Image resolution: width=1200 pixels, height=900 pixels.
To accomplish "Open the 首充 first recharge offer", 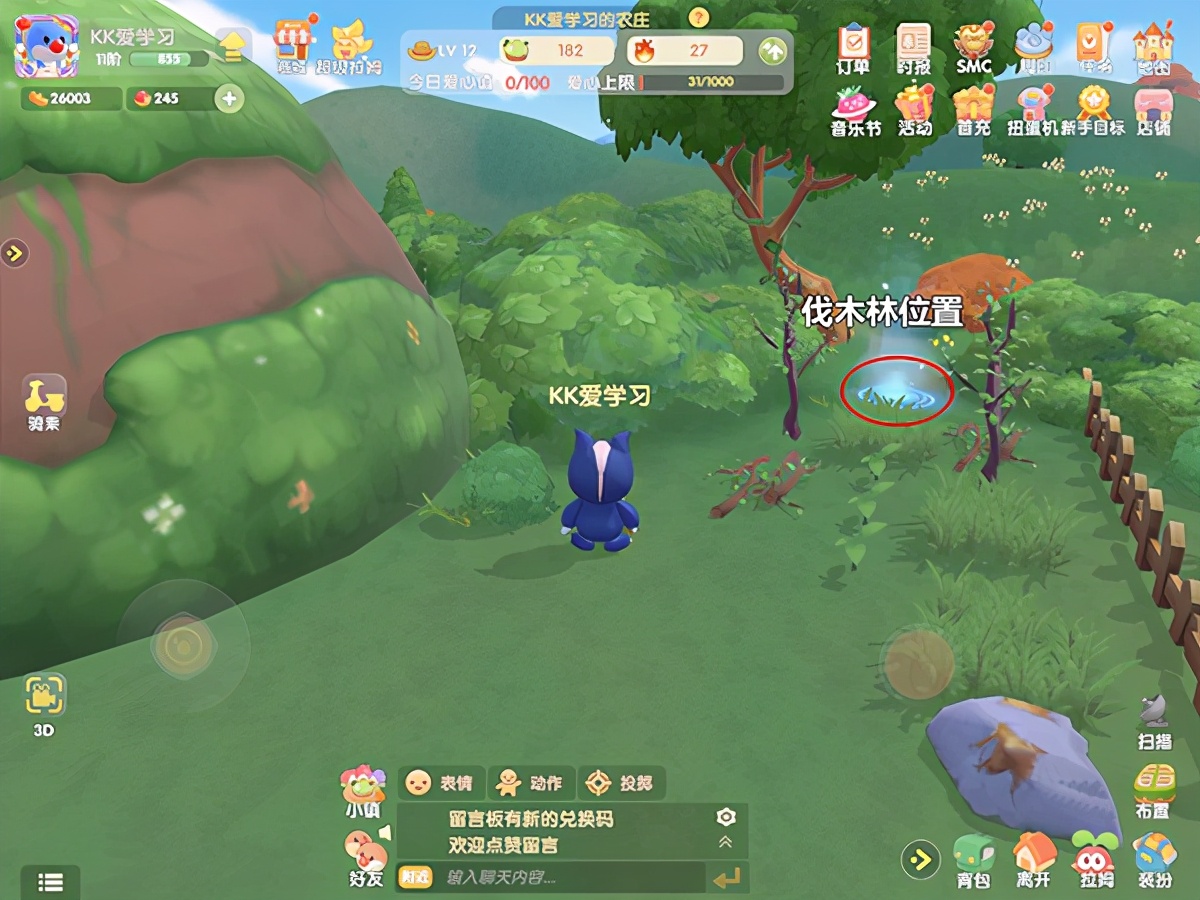I will click(x=973, y=108).
